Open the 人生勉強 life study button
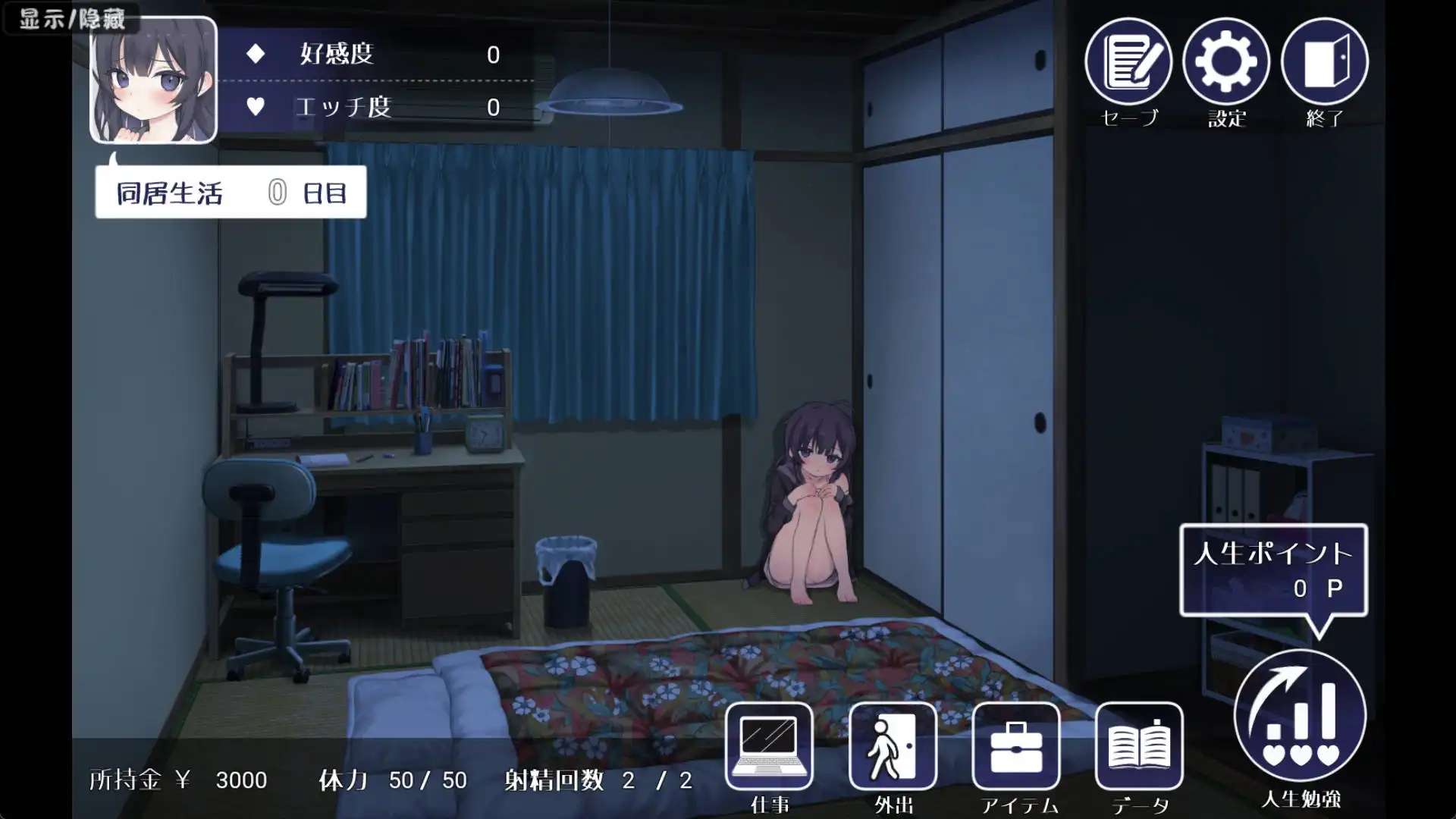This screenshot has width=1456, height=819. (1301, 717)
